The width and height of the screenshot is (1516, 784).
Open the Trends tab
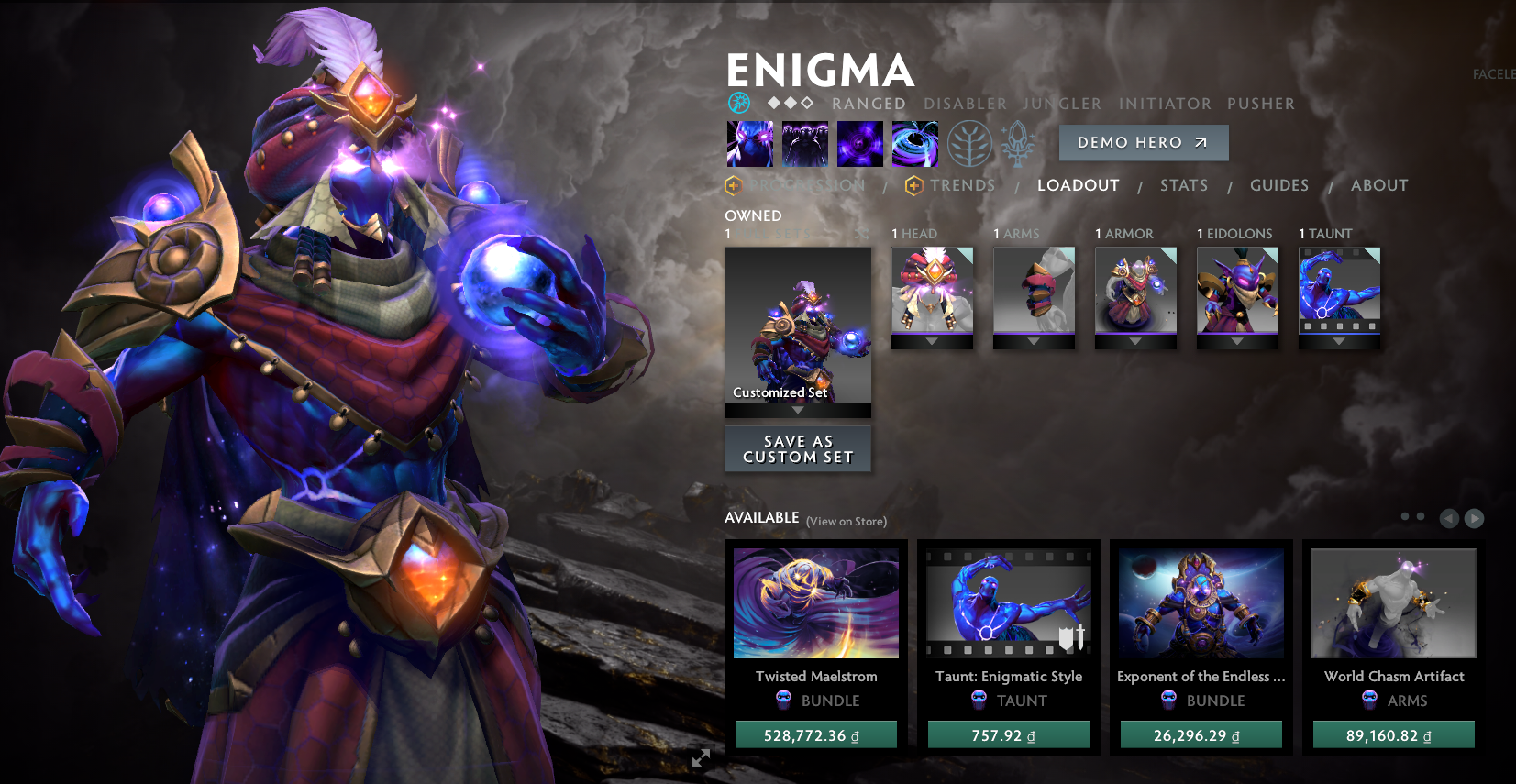[x=961, y=185]
